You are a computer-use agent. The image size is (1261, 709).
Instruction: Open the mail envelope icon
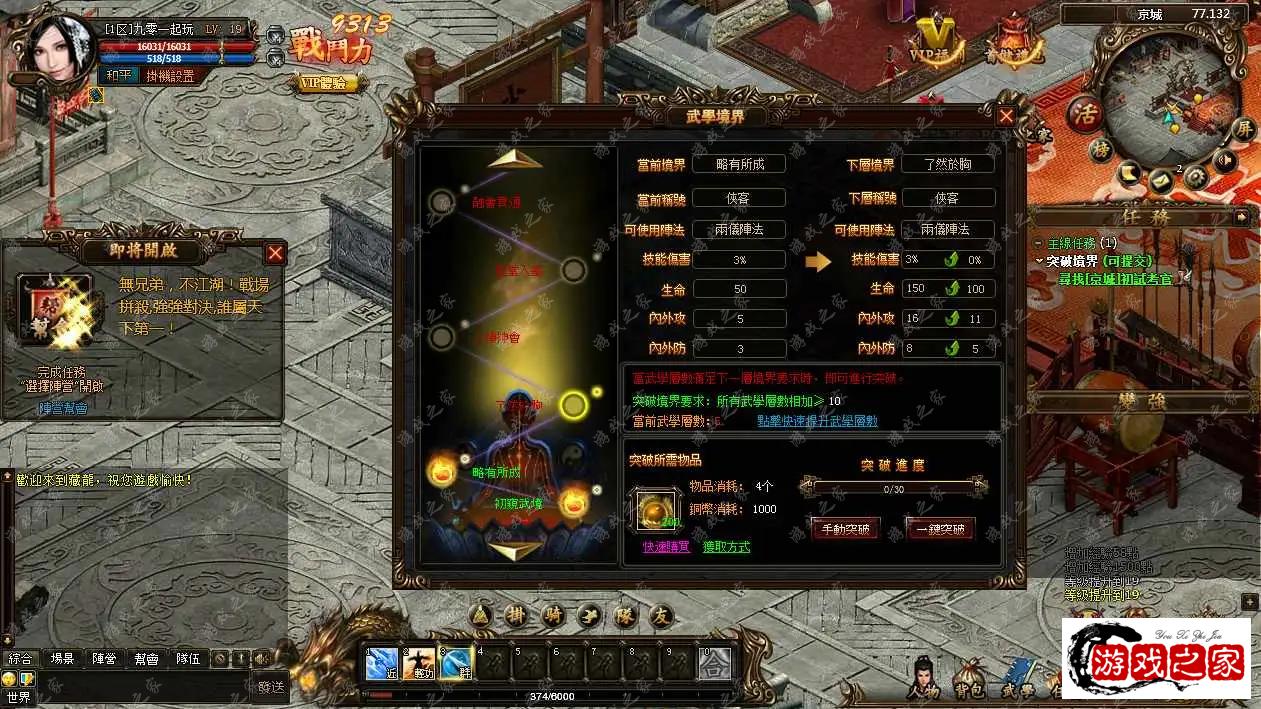coord(1162,180)
